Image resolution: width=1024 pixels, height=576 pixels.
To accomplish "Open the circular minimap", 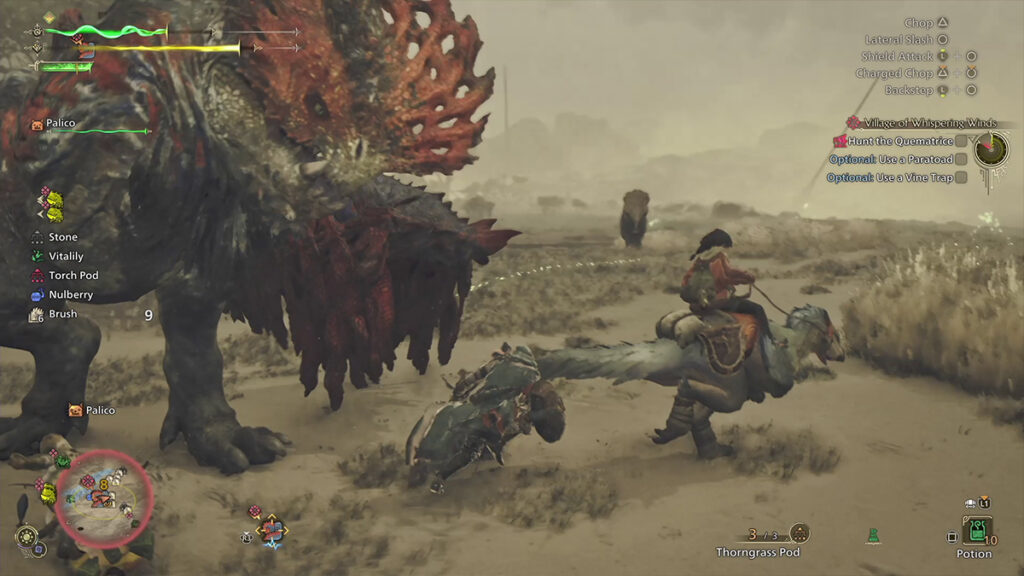I will 104,498.
